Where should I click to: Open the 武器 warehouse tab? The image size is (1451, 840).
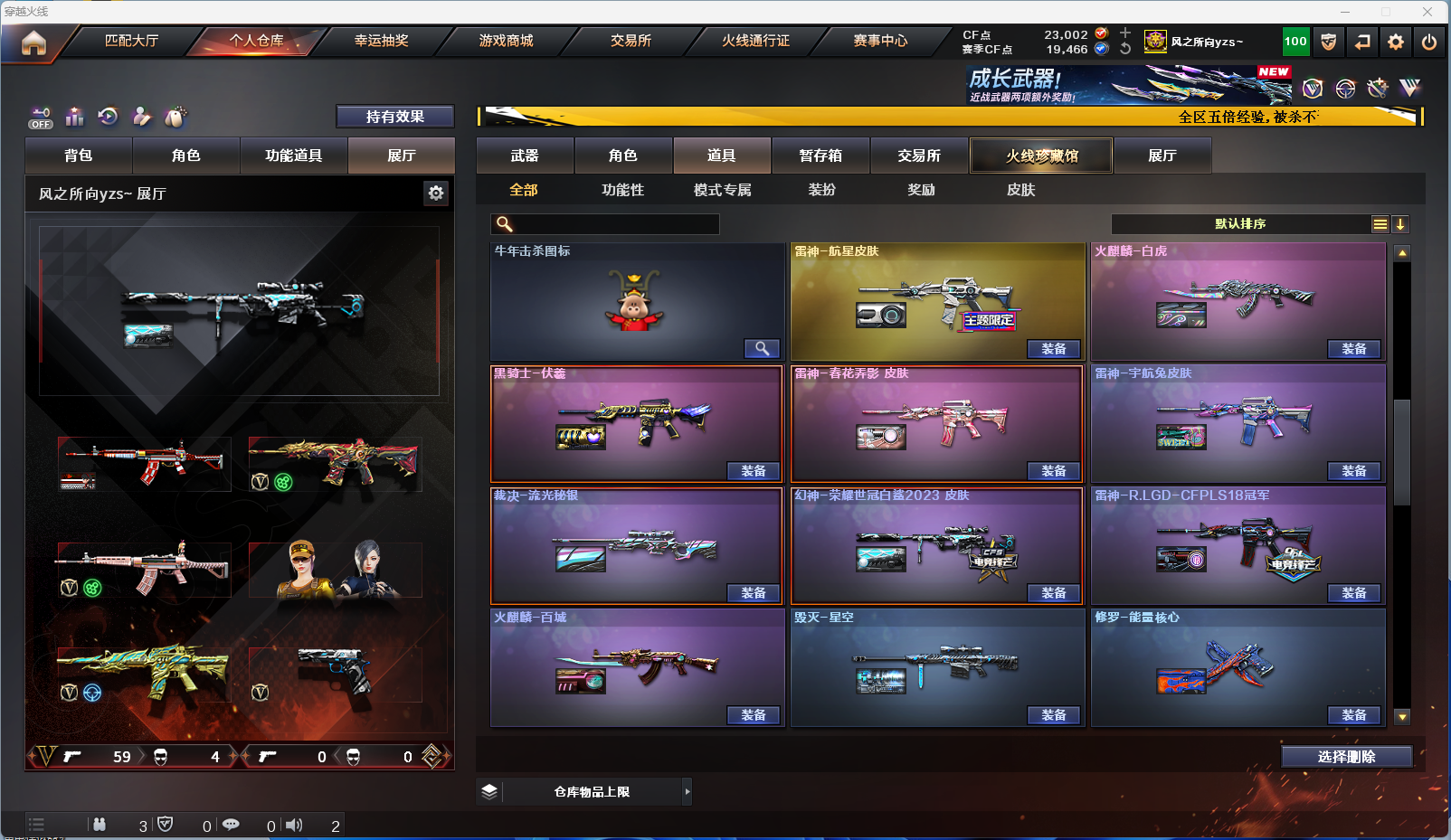click(525, 156)
